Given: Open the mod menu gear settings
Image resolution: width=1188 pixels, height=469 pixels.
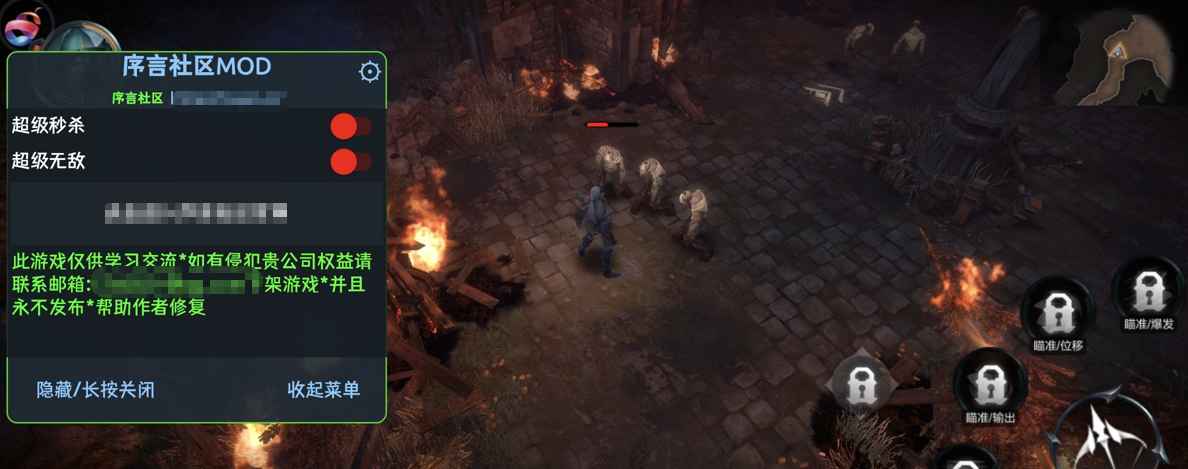Looking at the screenshot, I should point(370,71).
